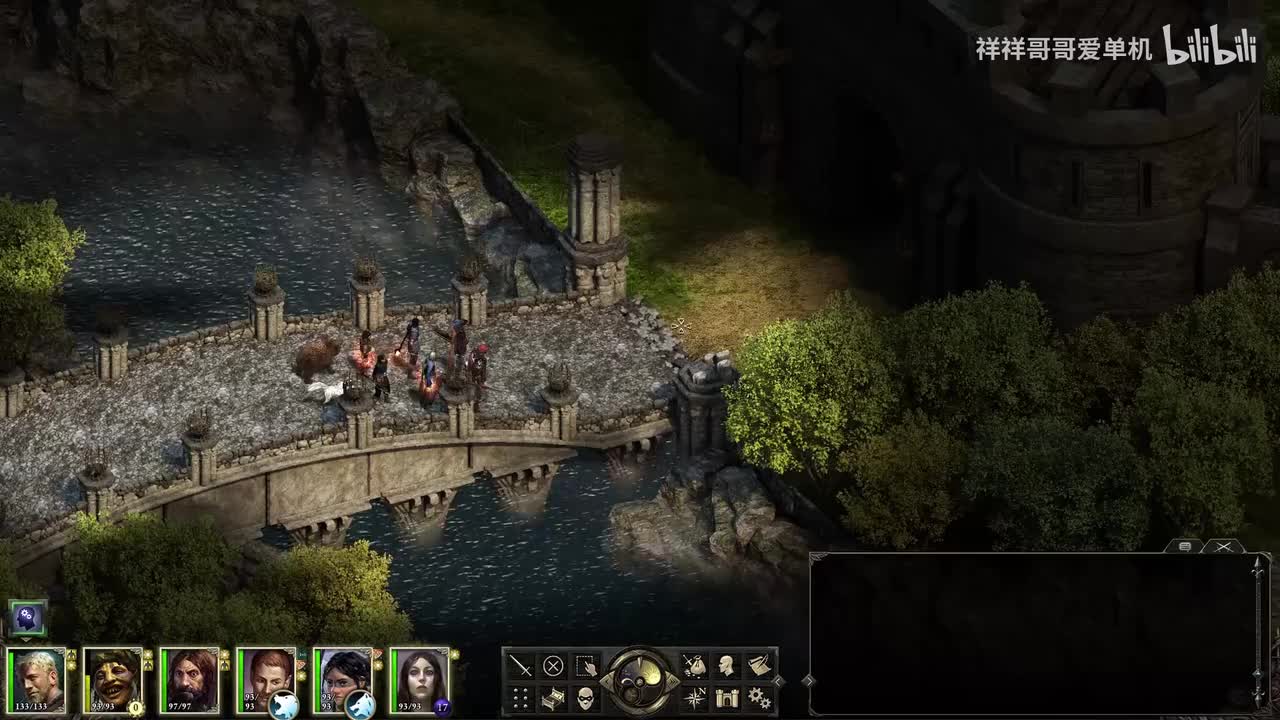Choose the bearded brown-haired man portrait
Viewport: 1280px width, 720px height.
click(x=190, y=680)
